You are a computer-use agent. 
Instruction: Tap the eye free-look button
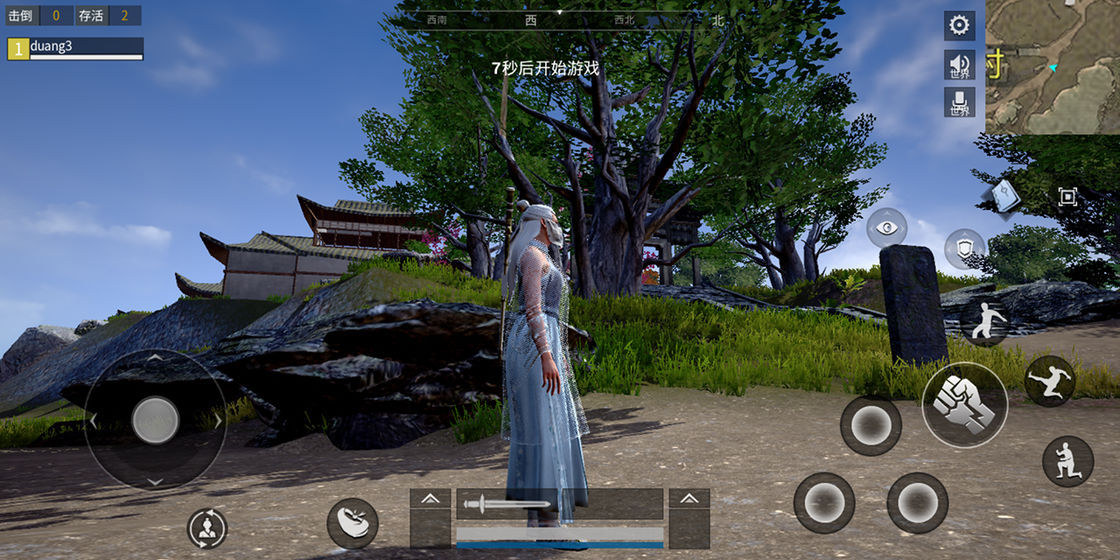[886, 228]
